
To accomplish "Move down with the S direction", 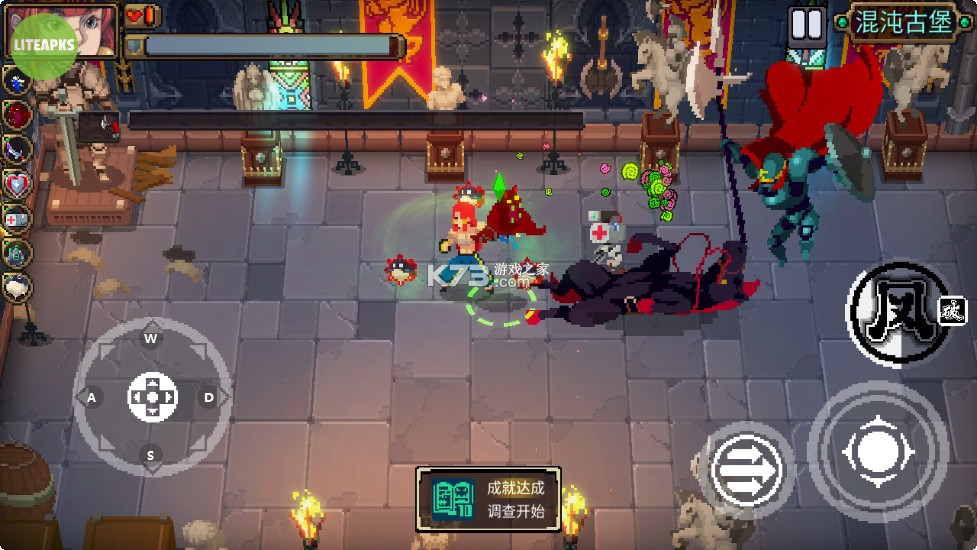I will click(x=152, y=456).
